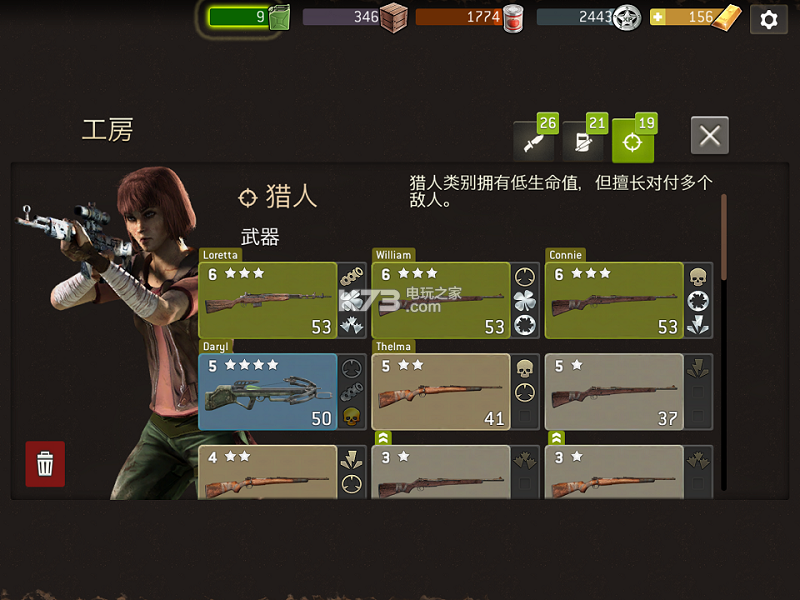Pick the level 4 two-star rifle card

tap(268, 472)
